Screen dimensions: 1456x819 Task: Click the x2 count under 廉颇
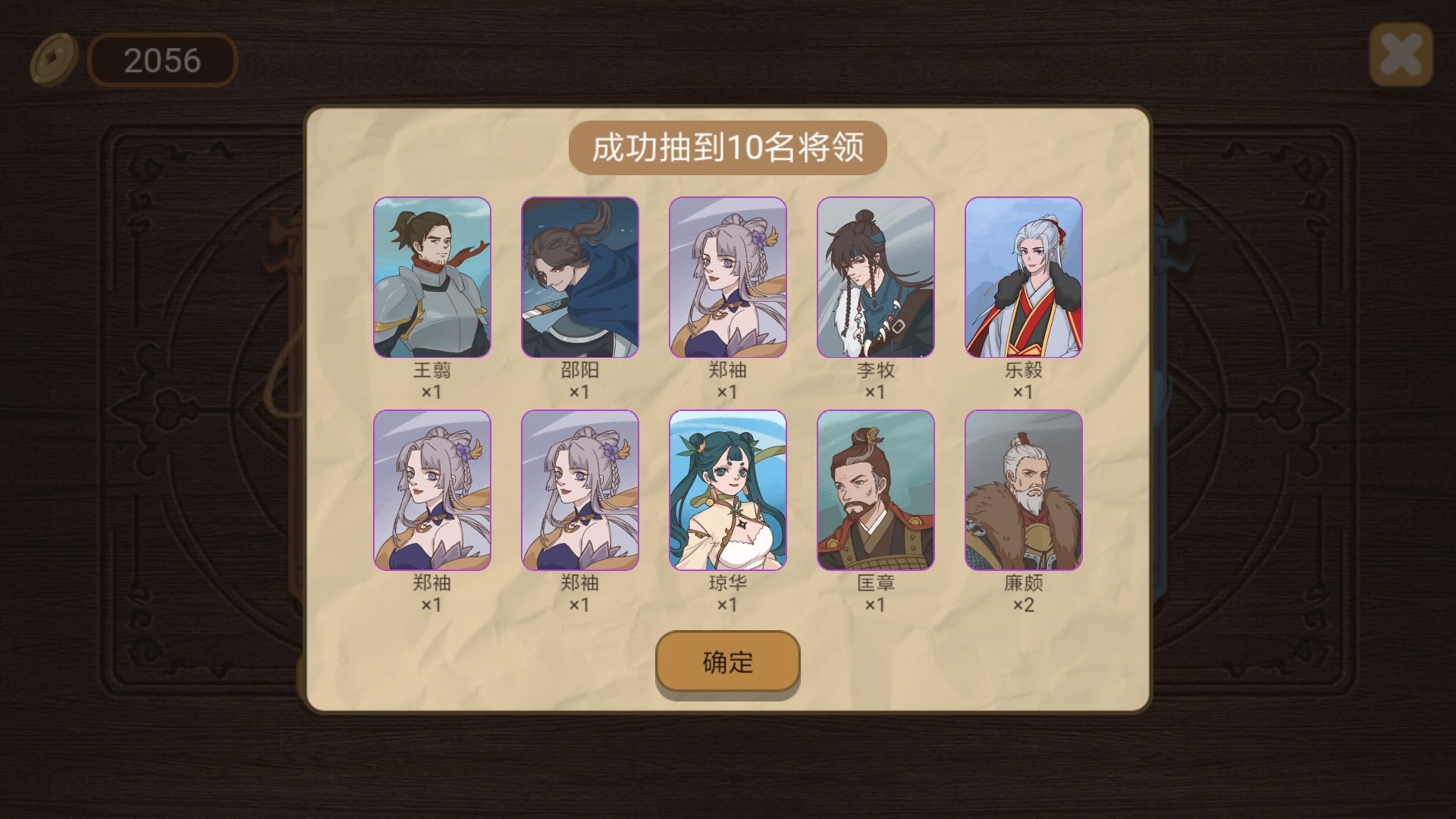coord(1024,605)
